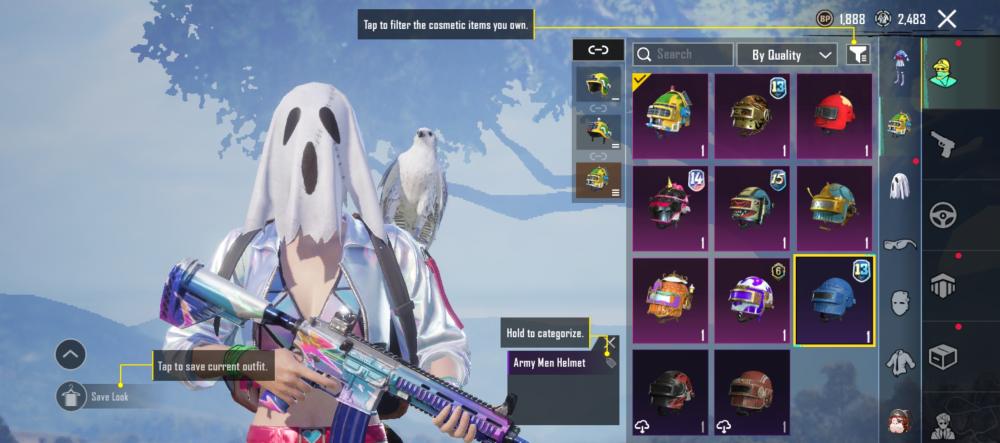Toggle the owned items filter funnel

(857, 54)
